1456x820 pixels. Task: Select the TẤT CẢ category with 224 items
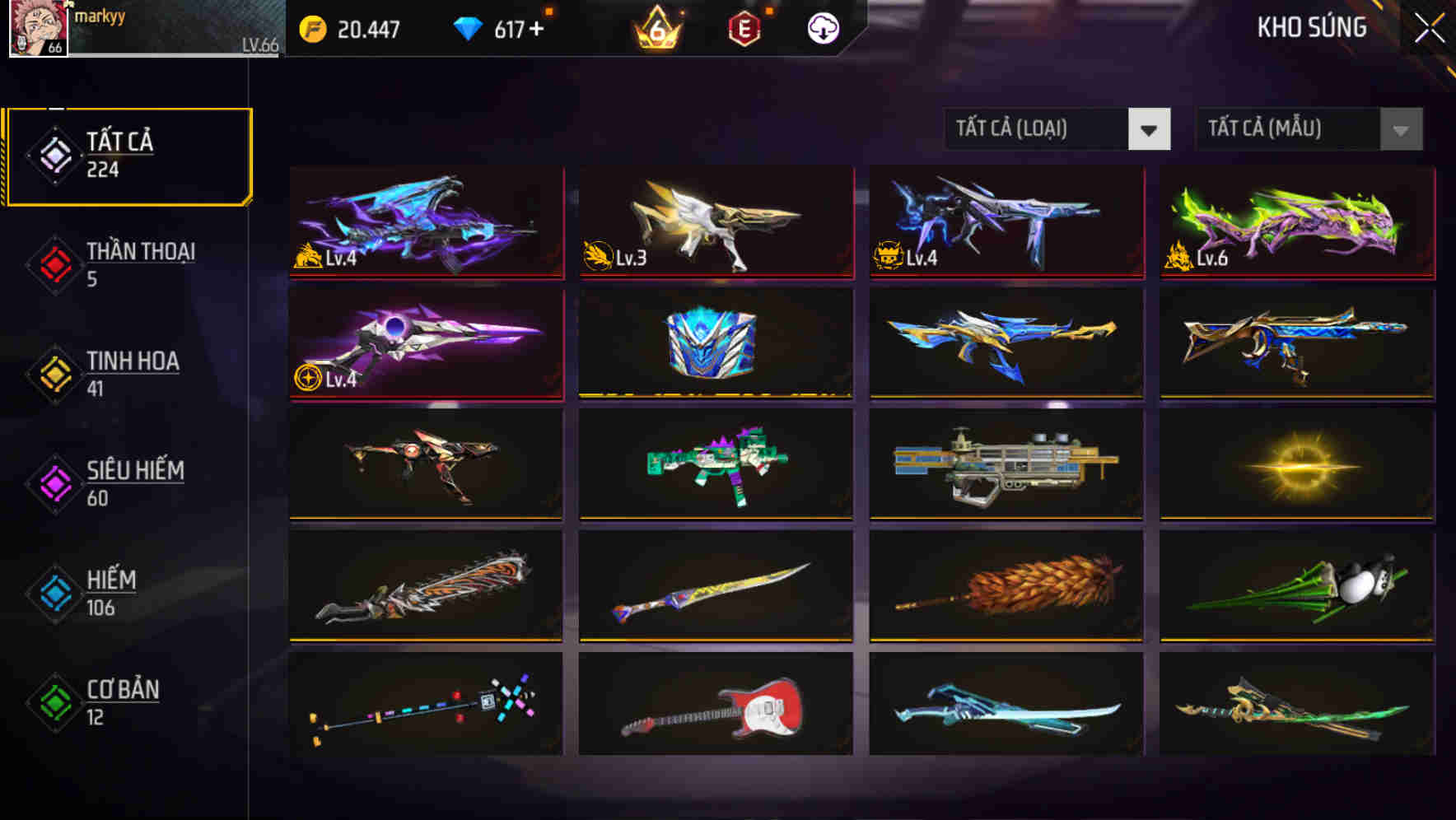click(128, 152)
